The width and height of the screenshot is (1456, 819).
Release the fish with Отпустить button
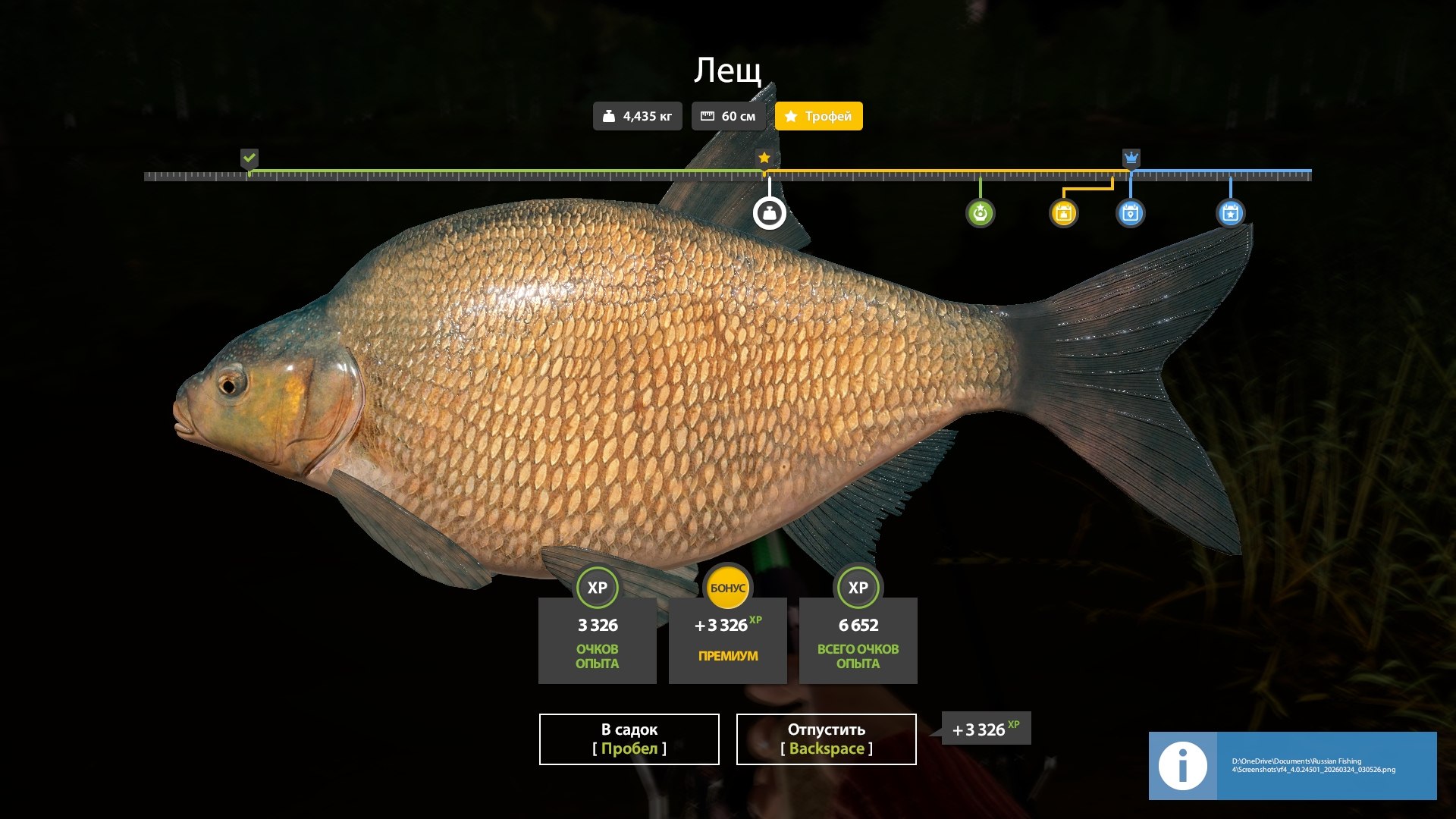(826, 739)
